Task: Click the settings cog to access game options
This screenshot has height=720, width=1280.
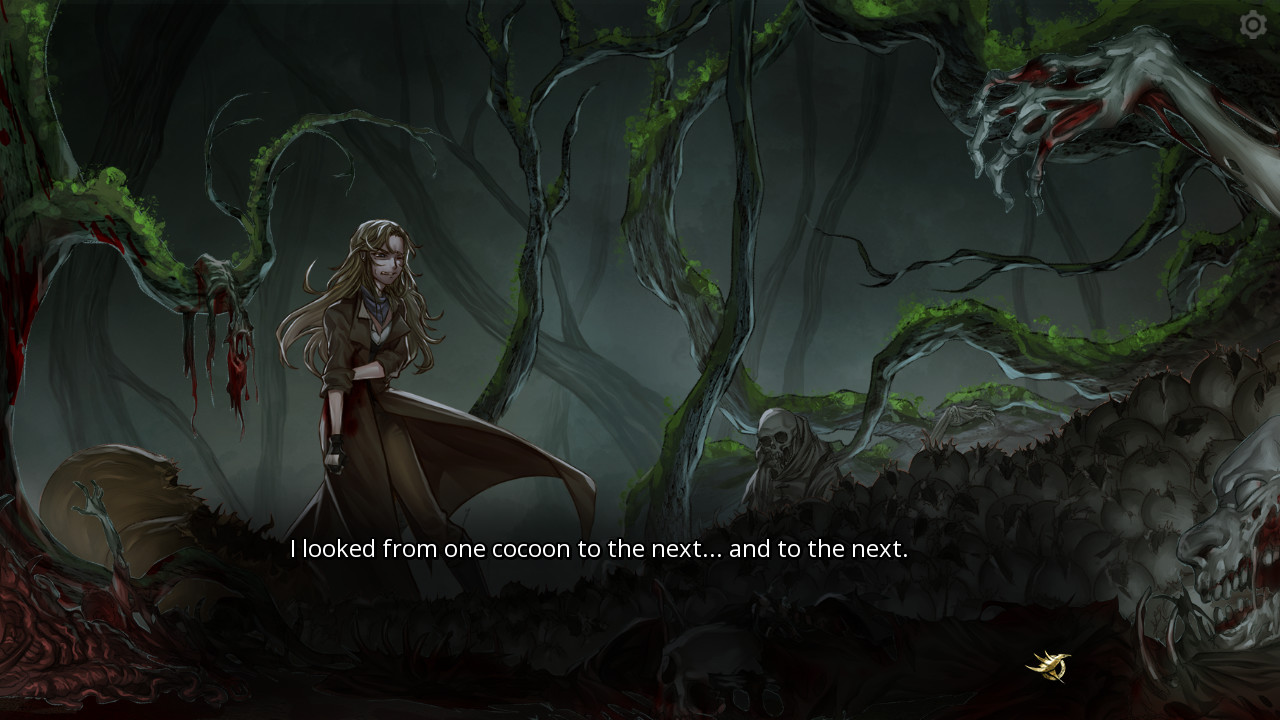Action: coord(1252,26)
